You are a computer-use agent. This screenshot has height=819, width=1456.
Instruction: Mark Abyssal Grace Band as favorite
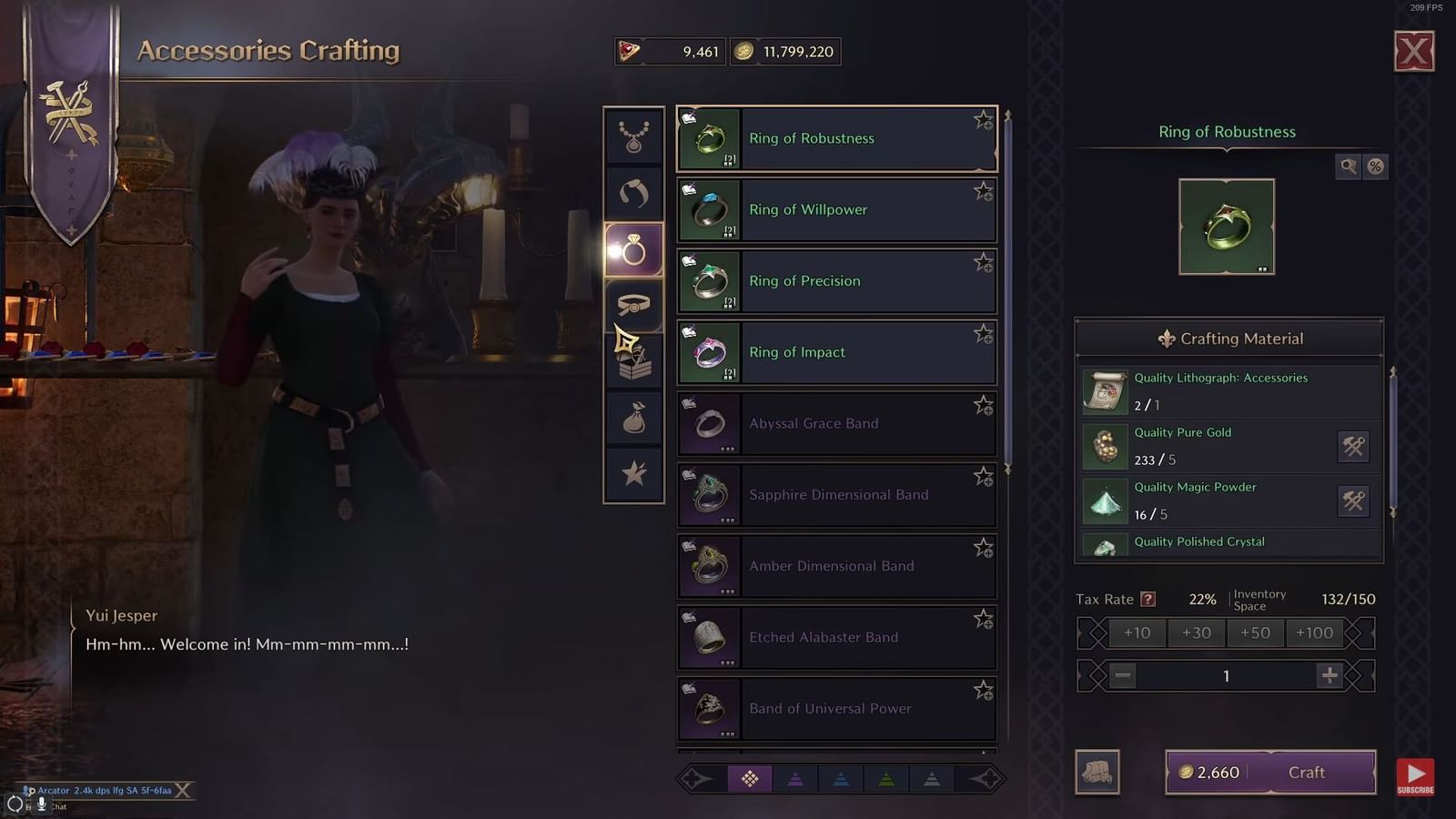[984, 404]
